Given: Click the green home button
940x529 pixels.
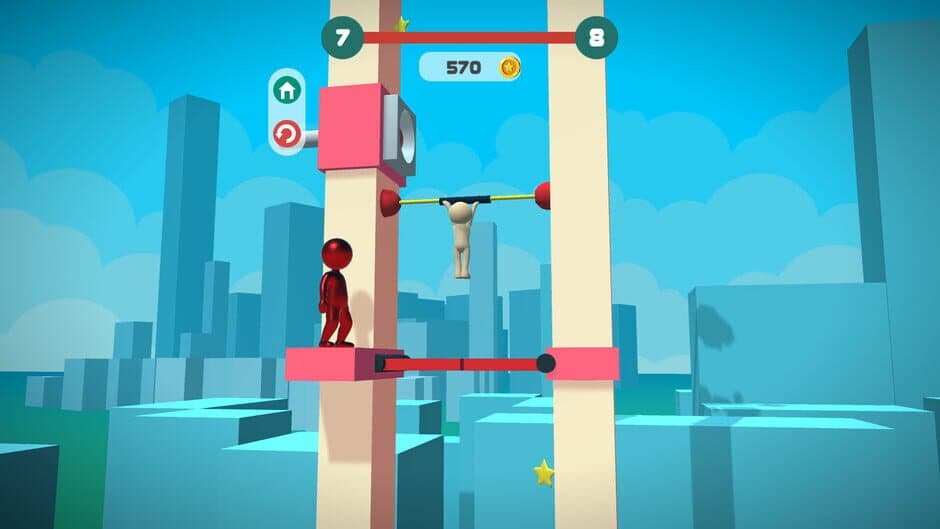Looking at the screenshot, I should 287,90.
